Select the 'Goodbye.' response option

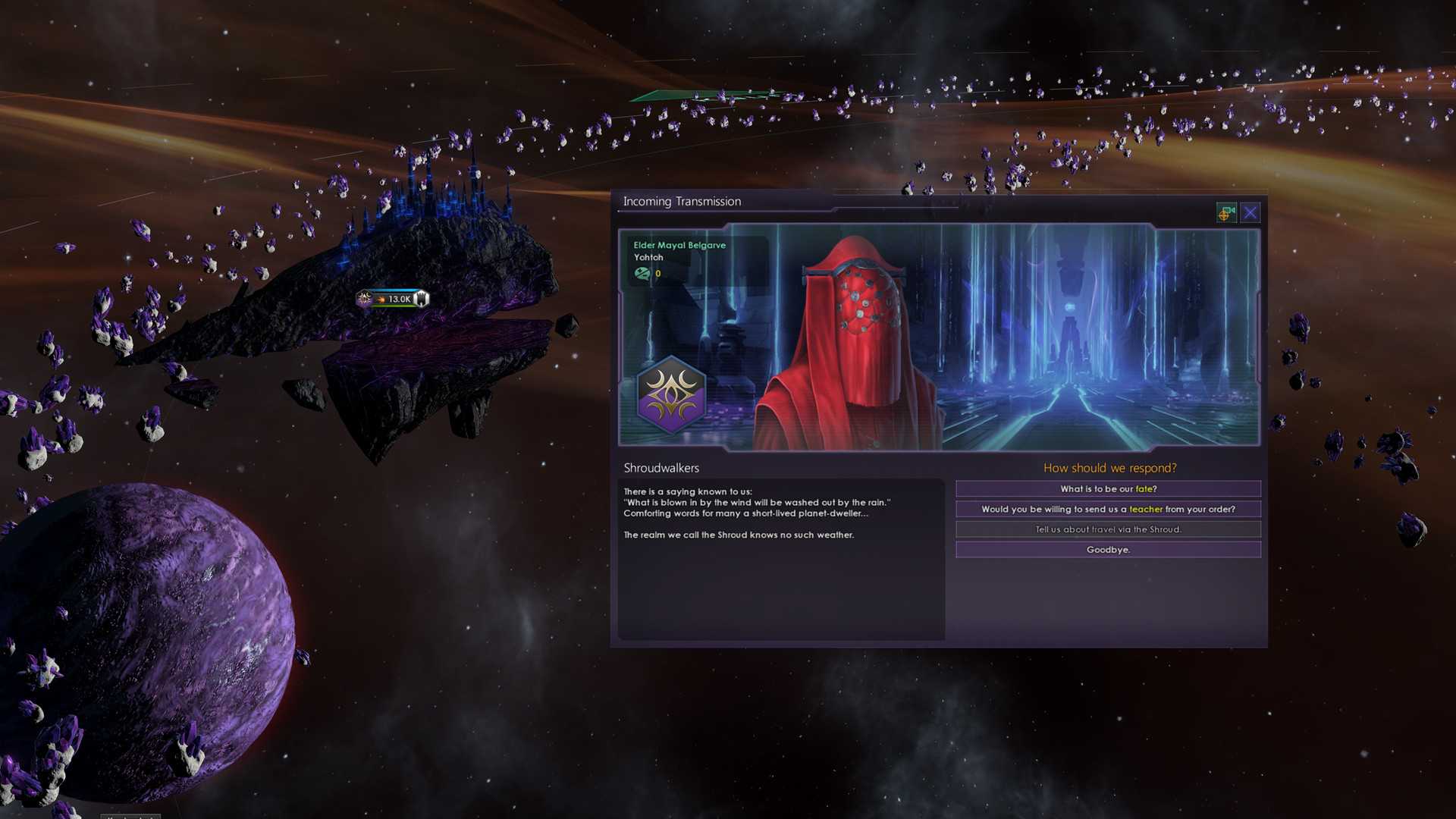click(x=1109, y=549)
